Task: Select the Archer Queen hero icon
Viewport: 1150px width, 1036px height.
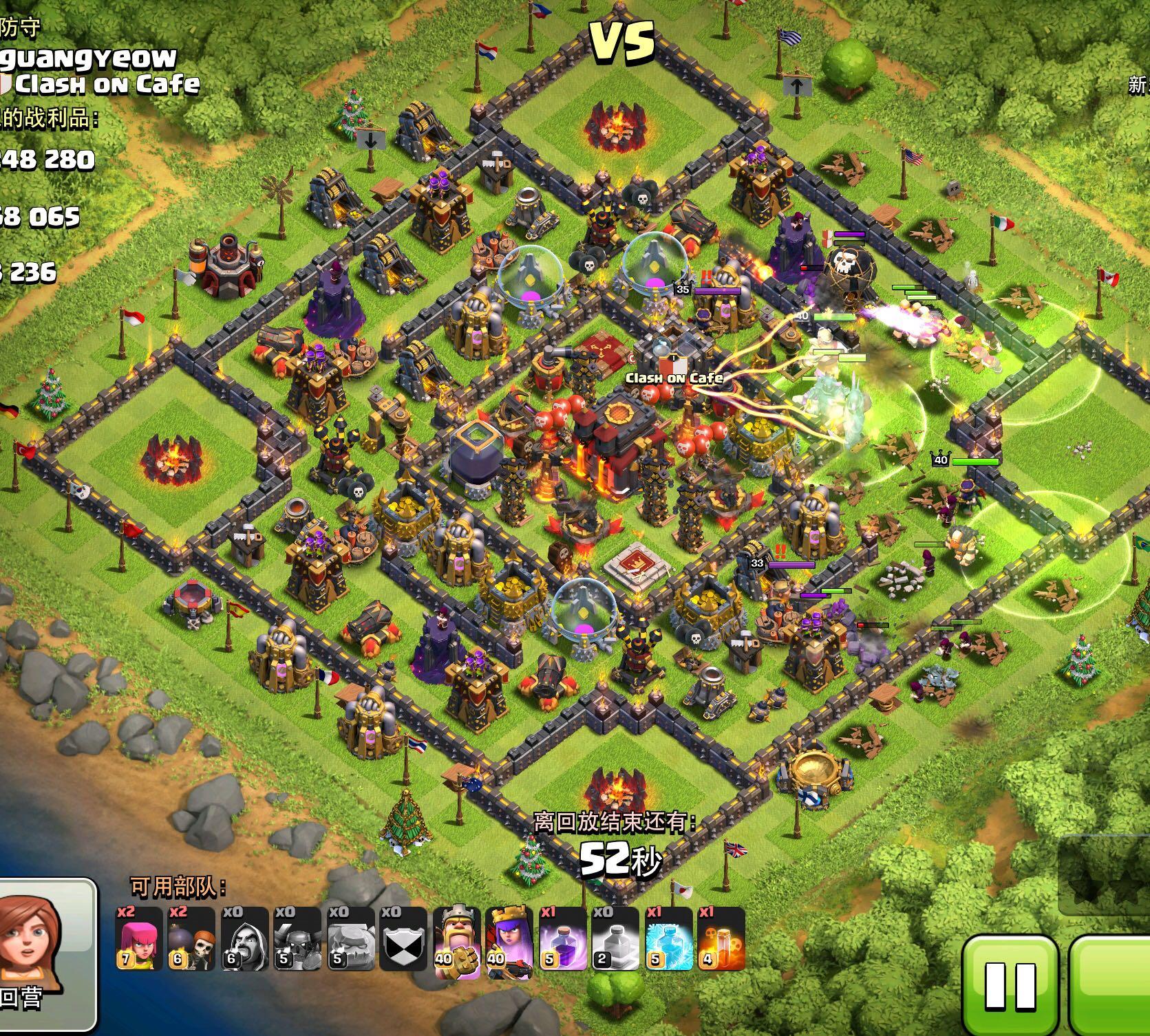Action: pos(510,939)
